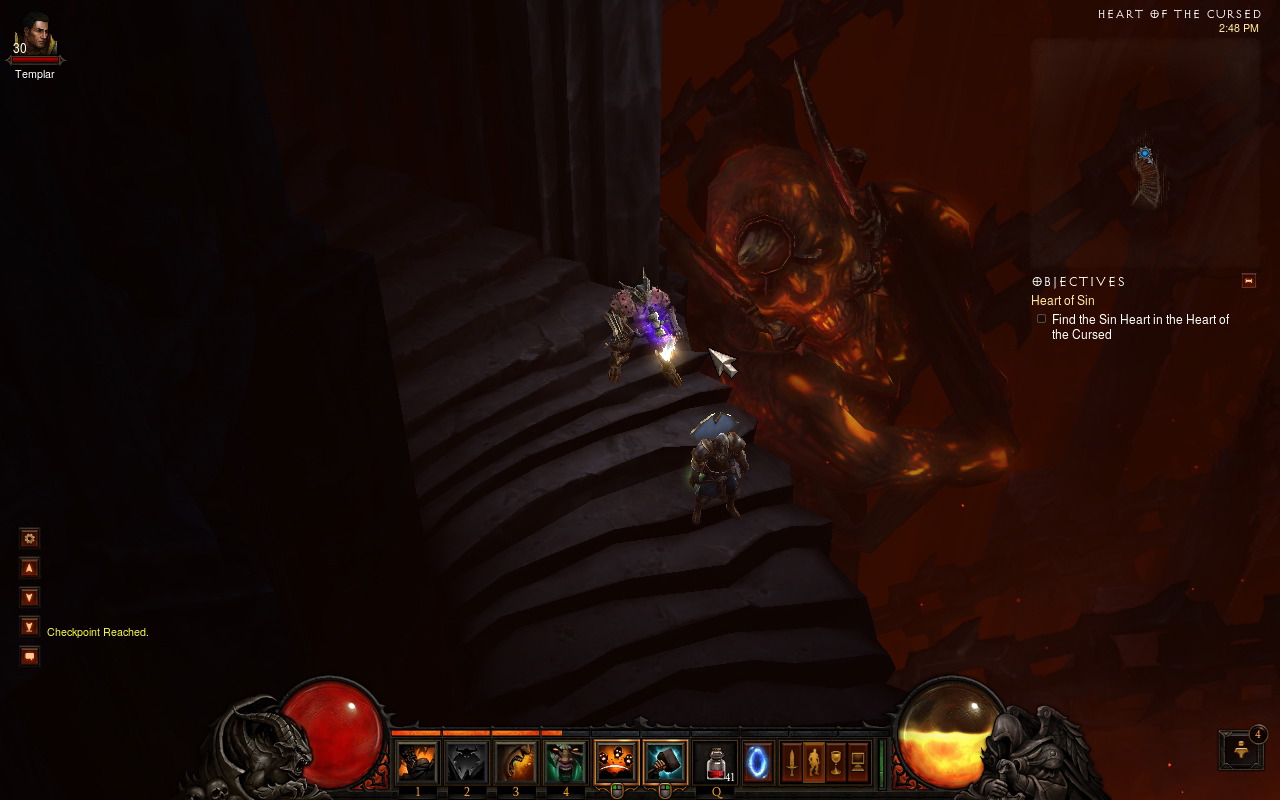Select the three-skulls left mouse skill

click(x=615, y=763)
